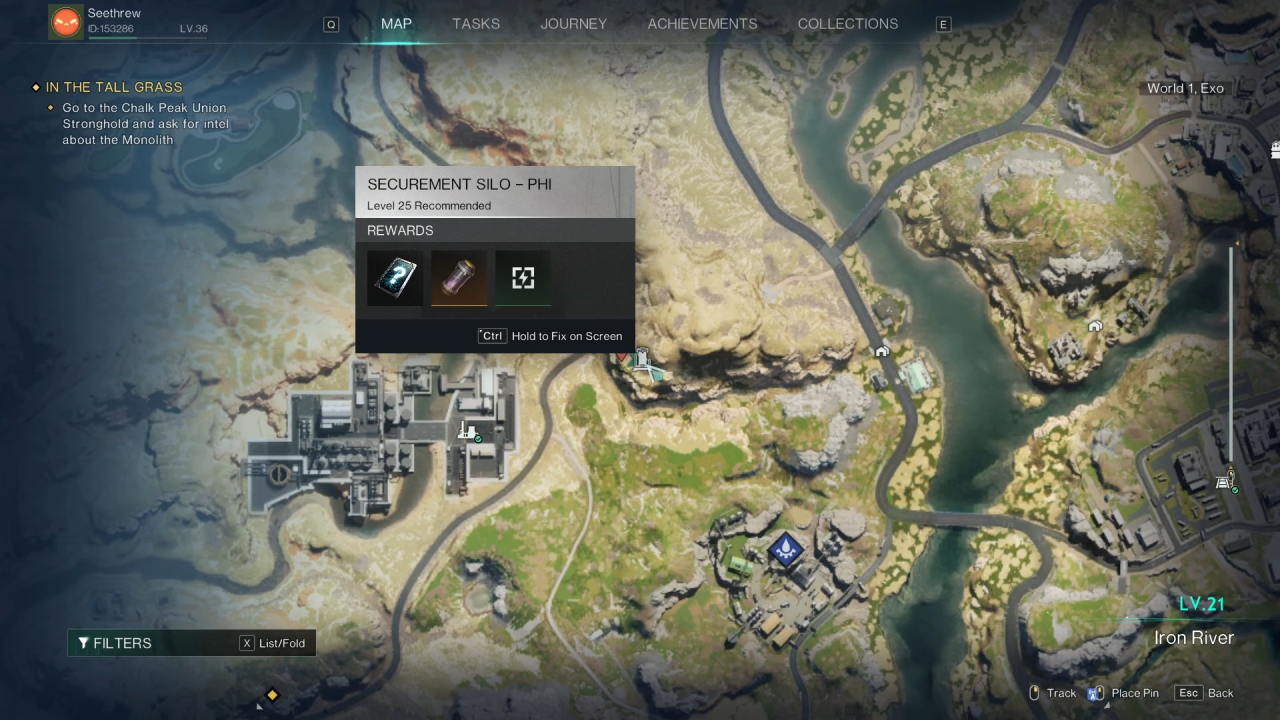
Task: Switch to the Tasks tab
Action: tap(476, 24)
